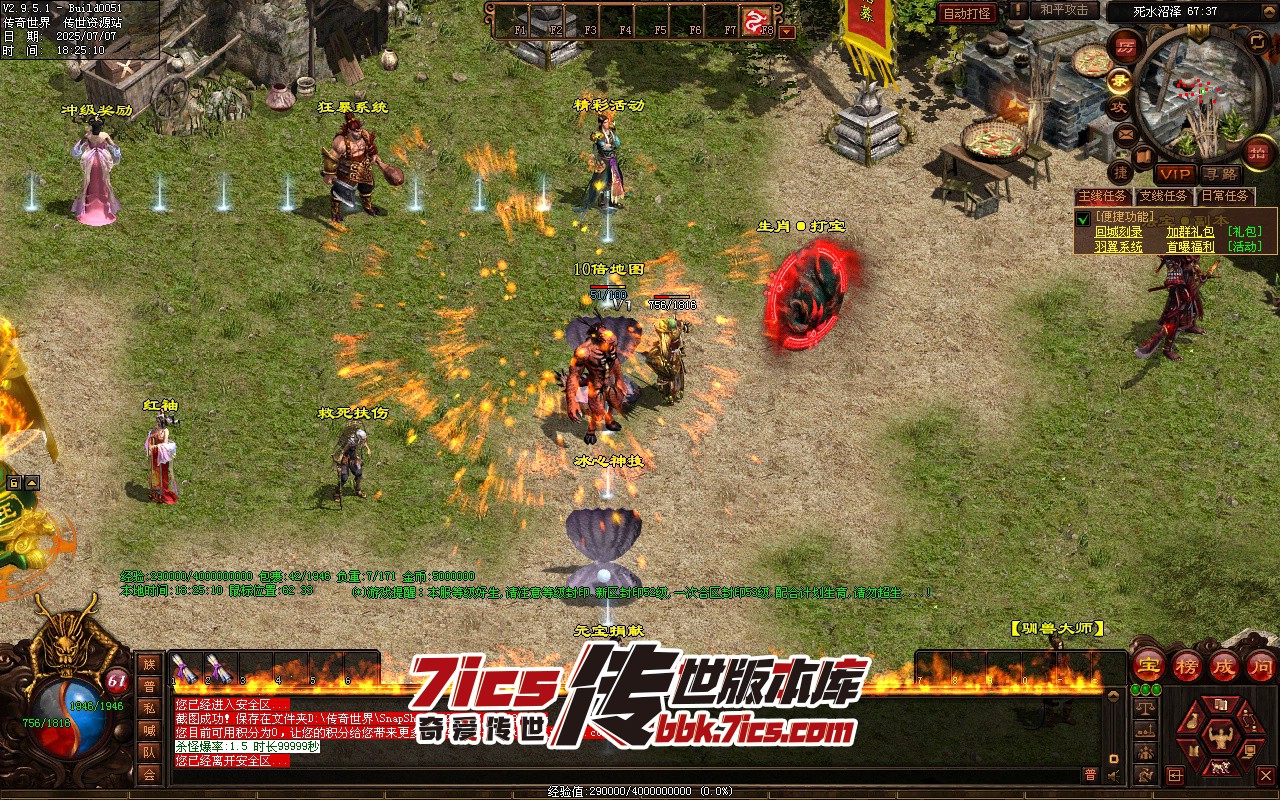Click the 回城刻录 link
Screen dimensions: 1280x800
1118,232
